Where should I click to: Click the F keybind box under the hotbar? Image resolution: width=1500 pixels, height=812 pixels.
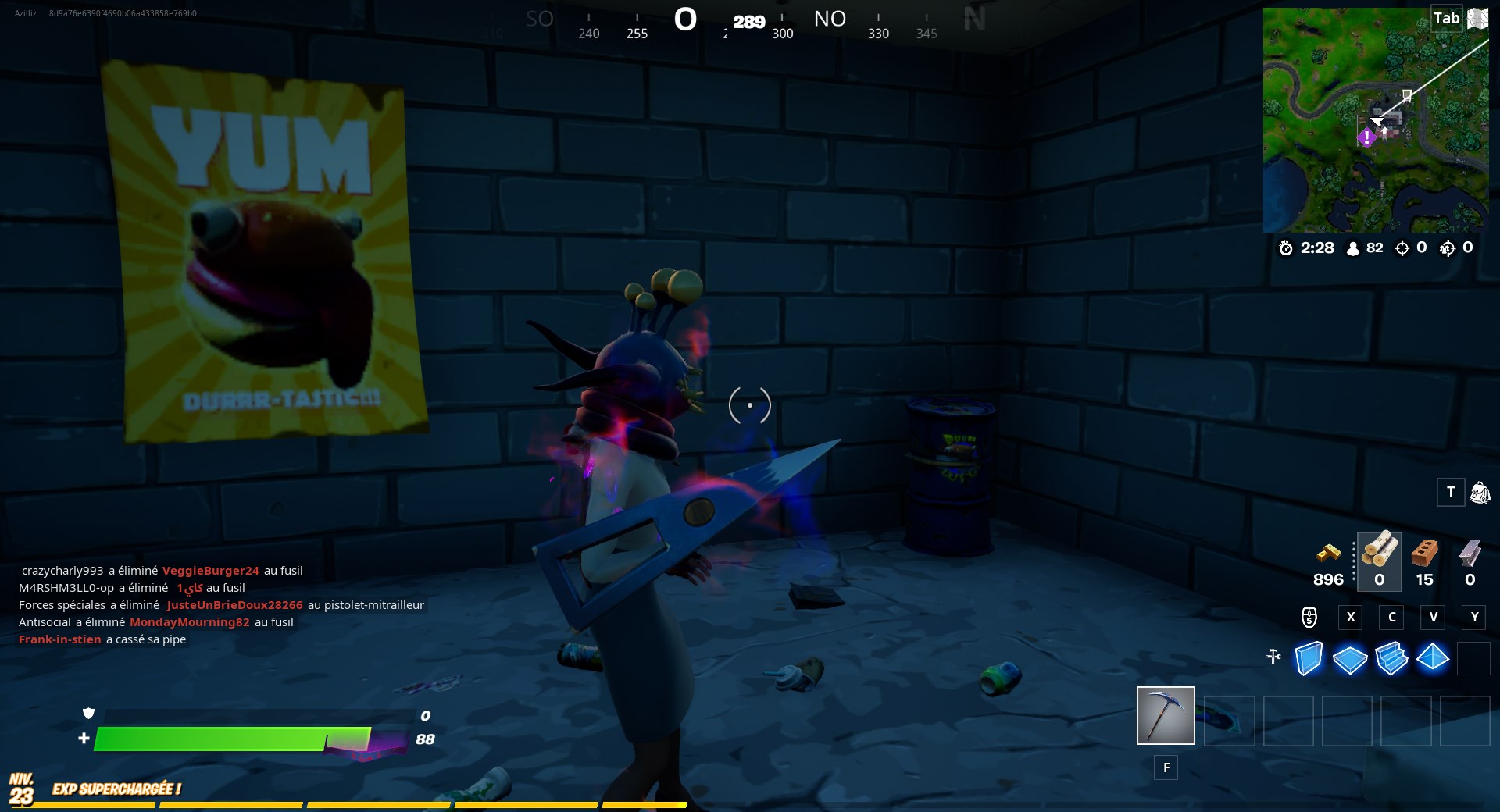pyautogui.click(x=1166, y=768)
